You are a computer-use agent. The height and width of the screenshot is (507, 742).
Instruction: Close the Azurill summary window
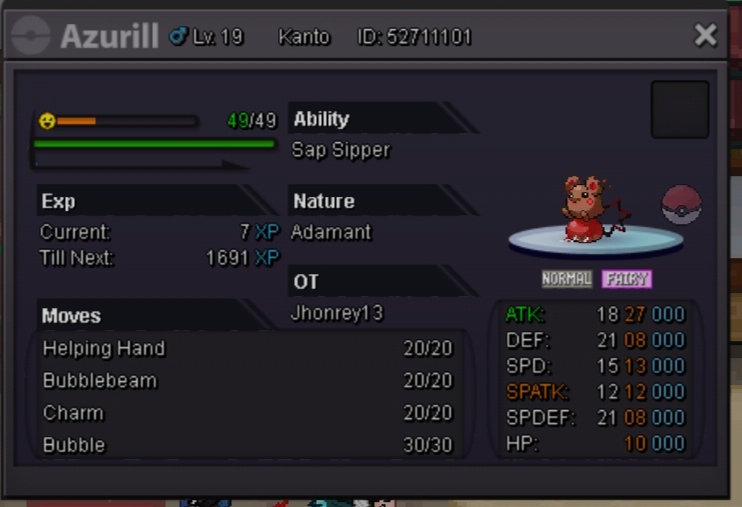pos(705,36)
